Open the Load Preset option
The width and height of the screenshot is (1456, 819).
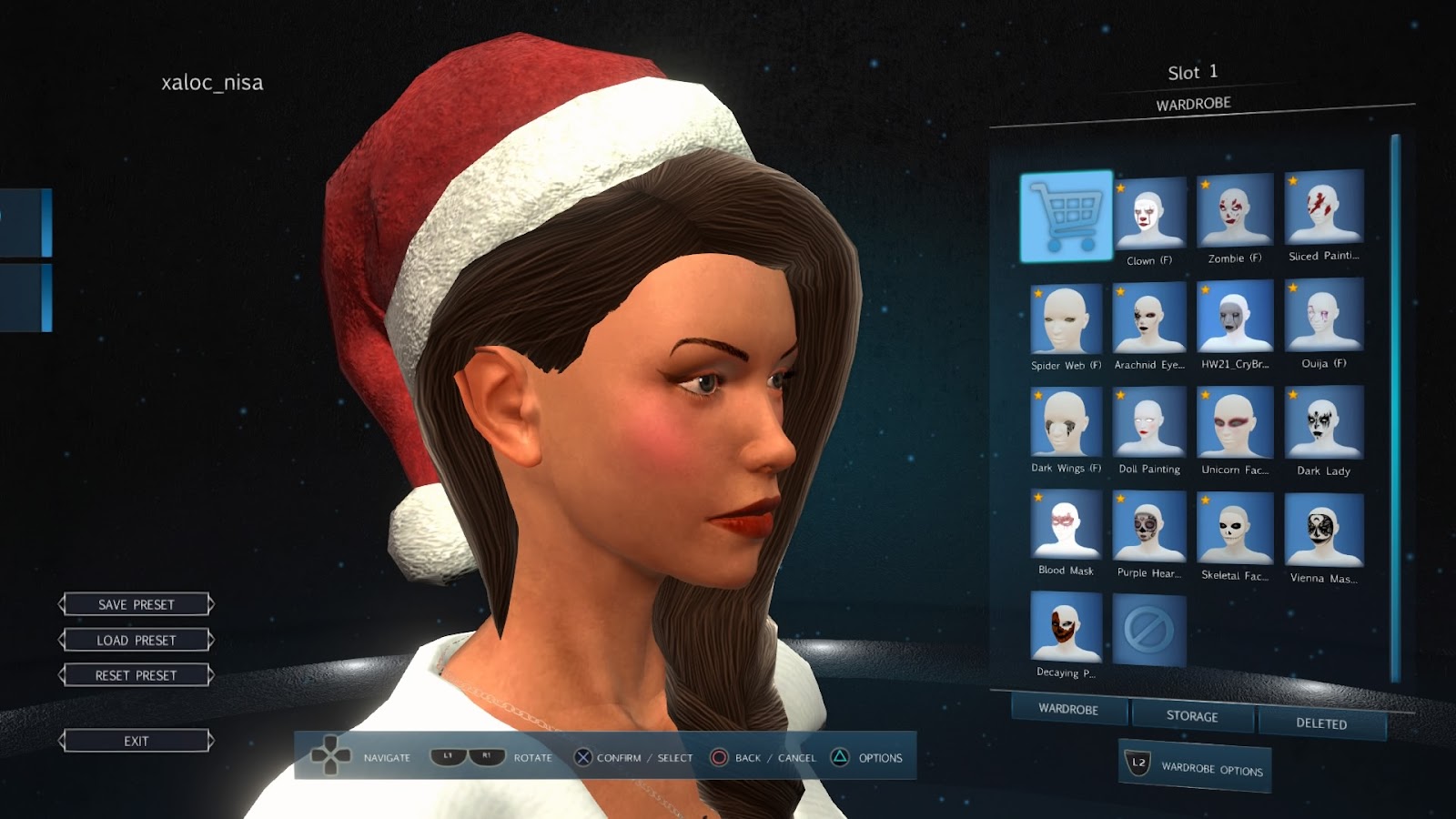136,640
